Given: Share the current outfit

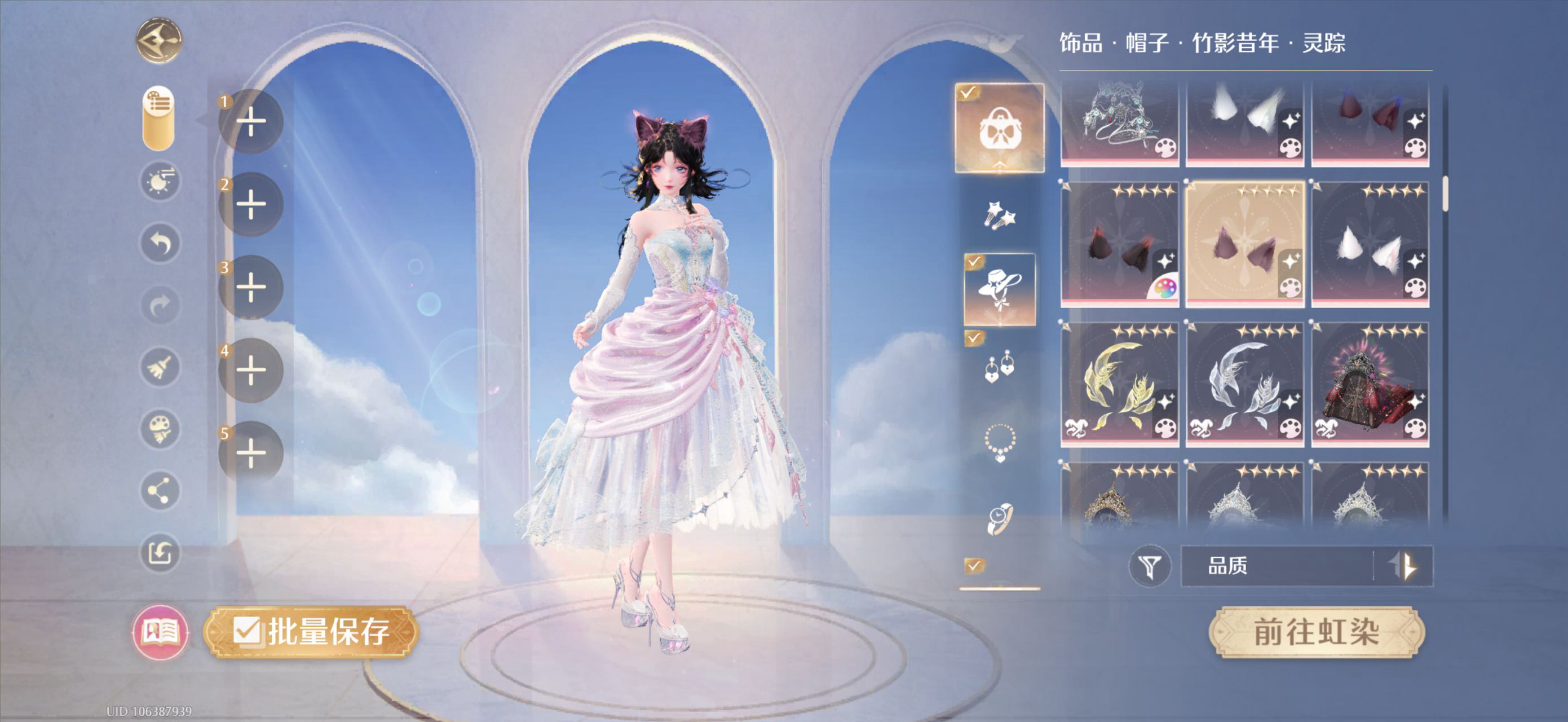Looking at the screenshot, I should click(160, 491).
